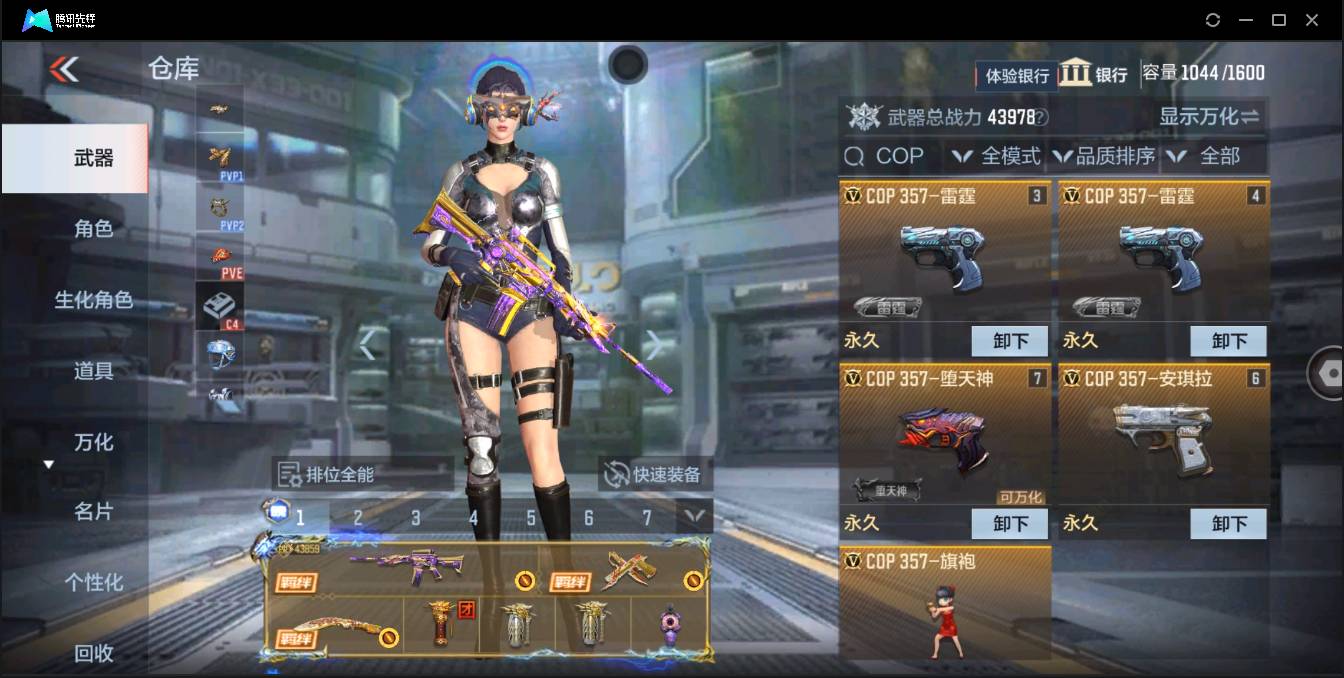Open the 快速装备 quick equip

(x=656, y=474)
